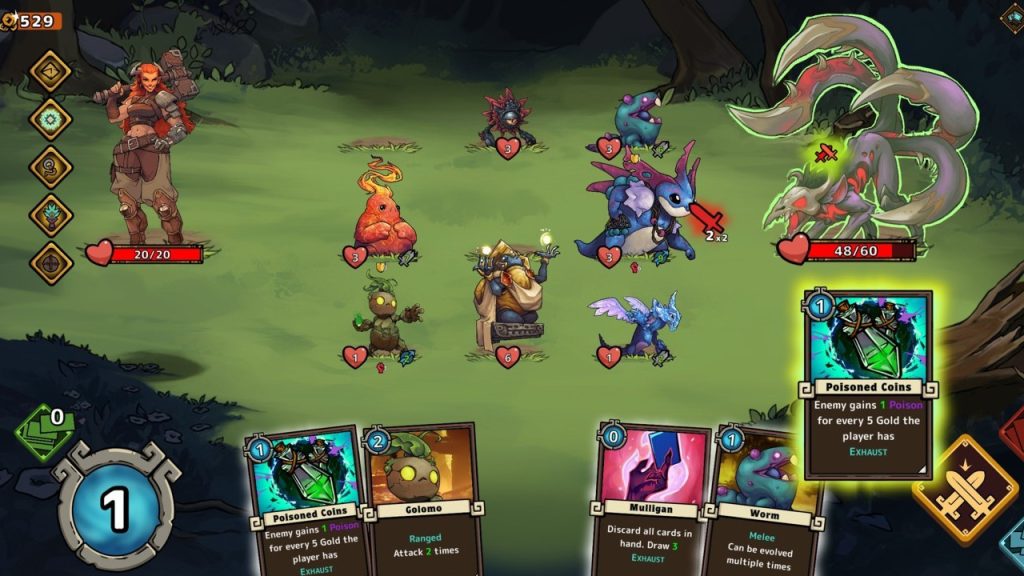The width and height of the screenshot is (1024, 576).
Task: Inspect the spiral snail relic icon
Action: (50, 167)
